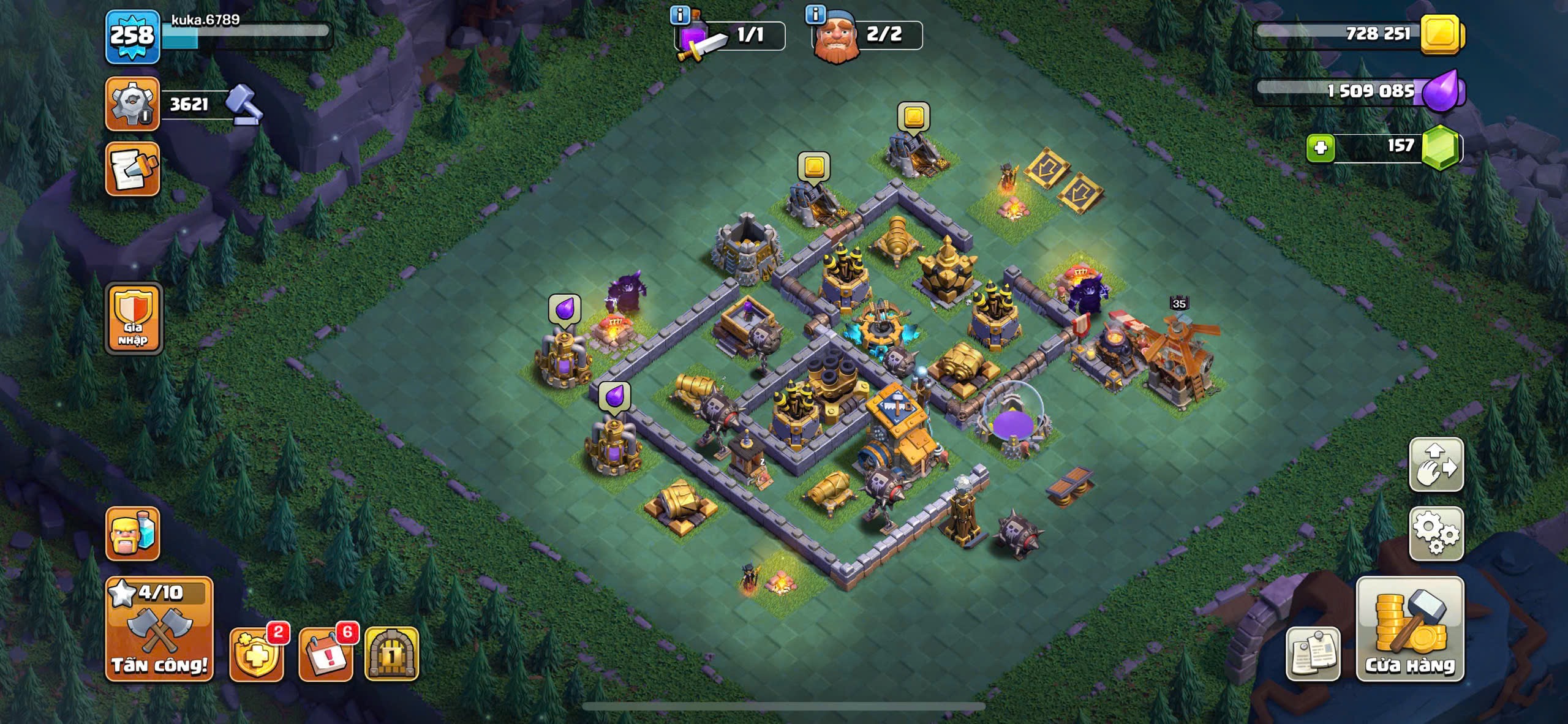Image resolution: width=1568 pixels, height=724 pixels.
Task: Join a clan via Gia Nhập shield
Action: click(134, 319)
